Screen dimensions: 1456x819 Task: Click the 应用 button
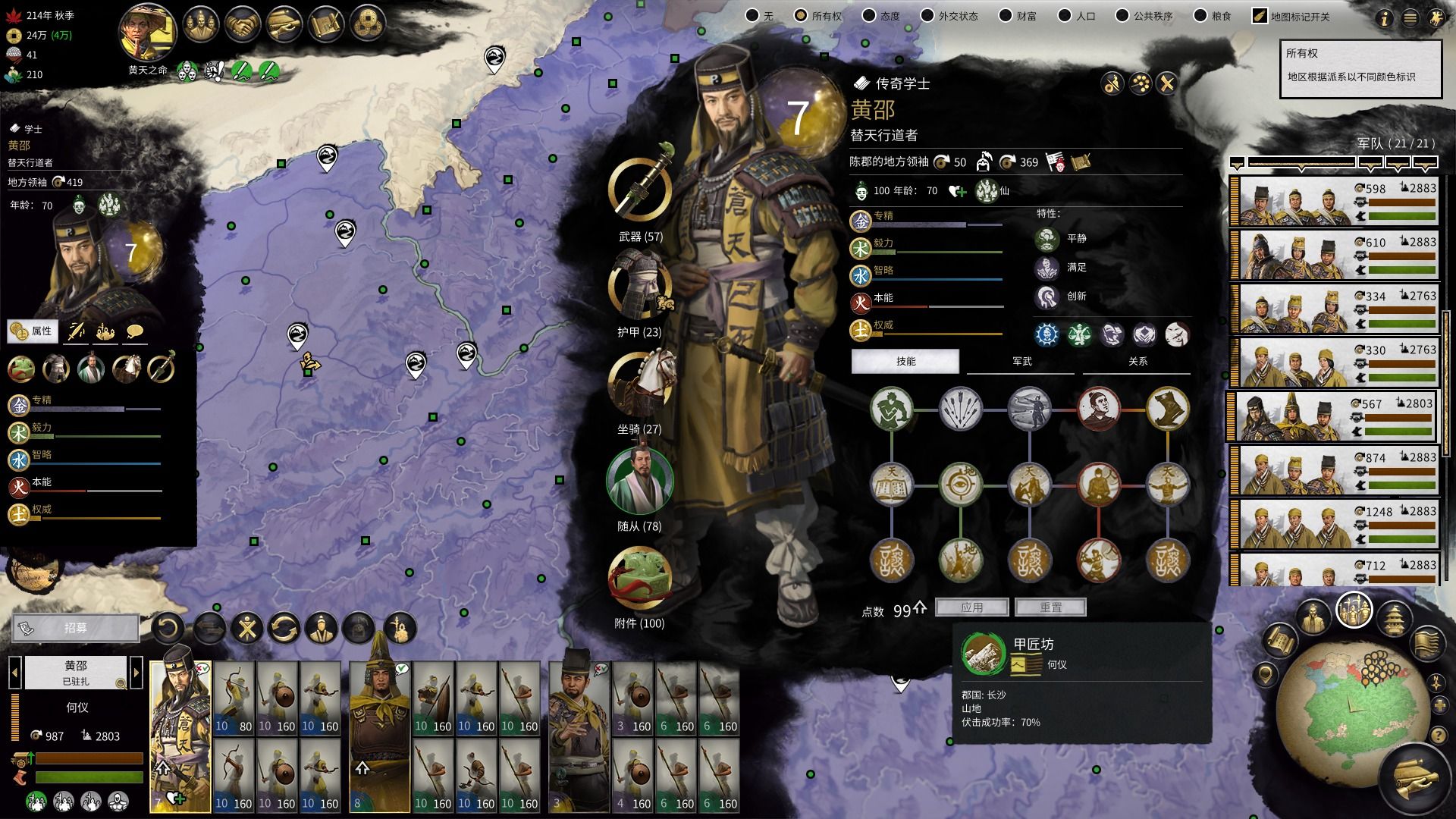[x=971, y=607]
